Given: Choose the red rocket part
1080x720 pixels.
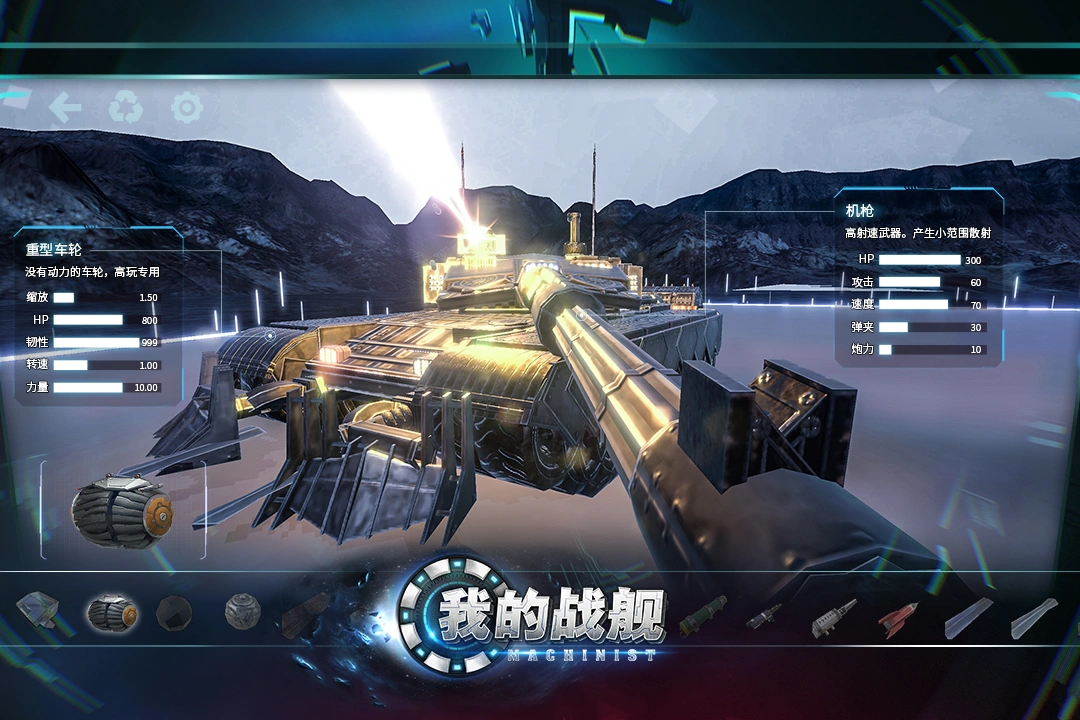Looking at the screenshot, I should (x=897, y=619).
